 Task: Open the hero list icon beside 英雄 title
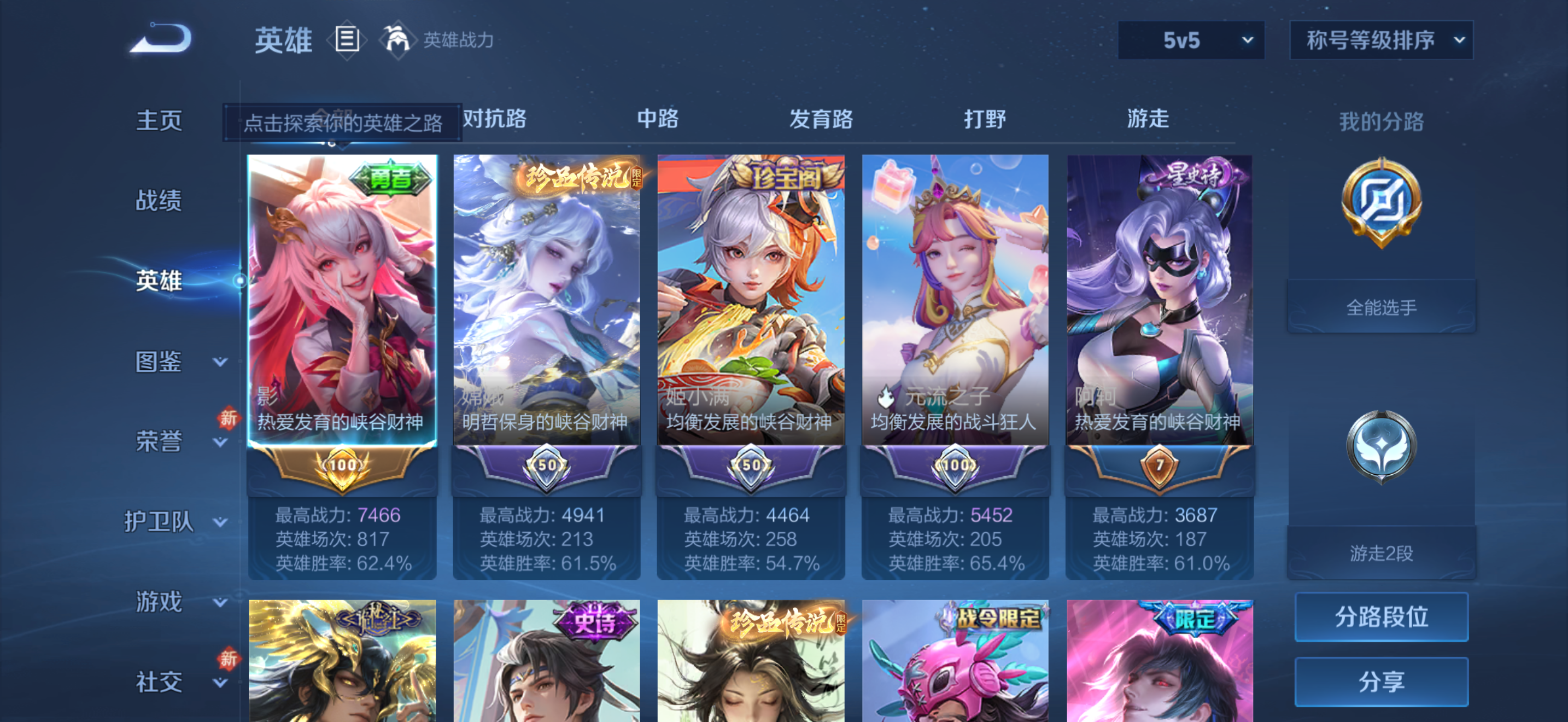(x=347, y=39)
